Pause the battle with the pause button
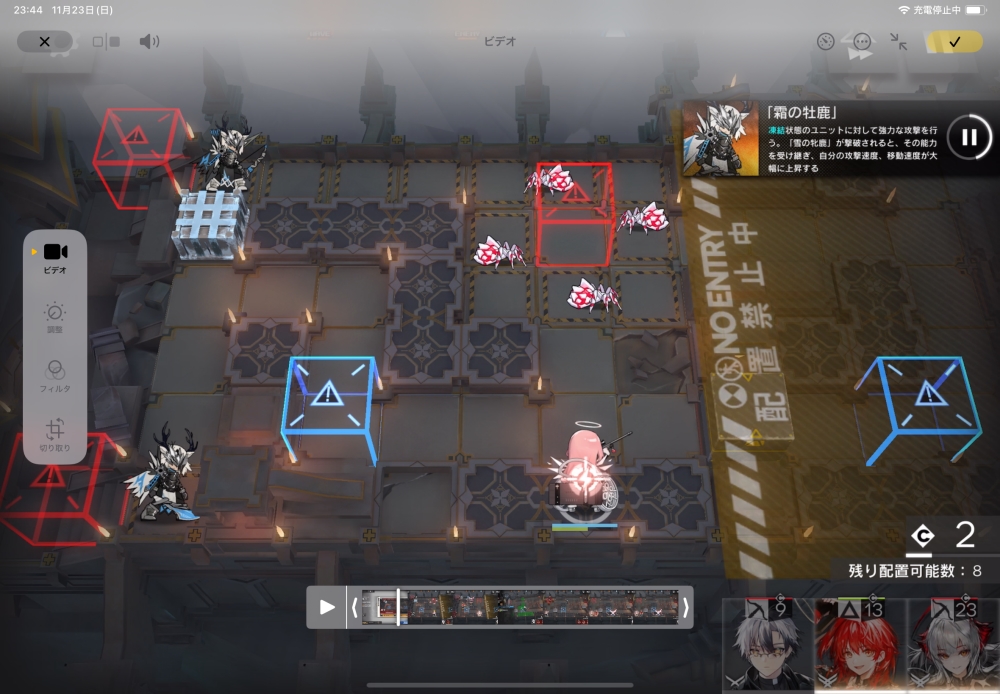The image size is (1000, 694). click(x=969, y=137)
